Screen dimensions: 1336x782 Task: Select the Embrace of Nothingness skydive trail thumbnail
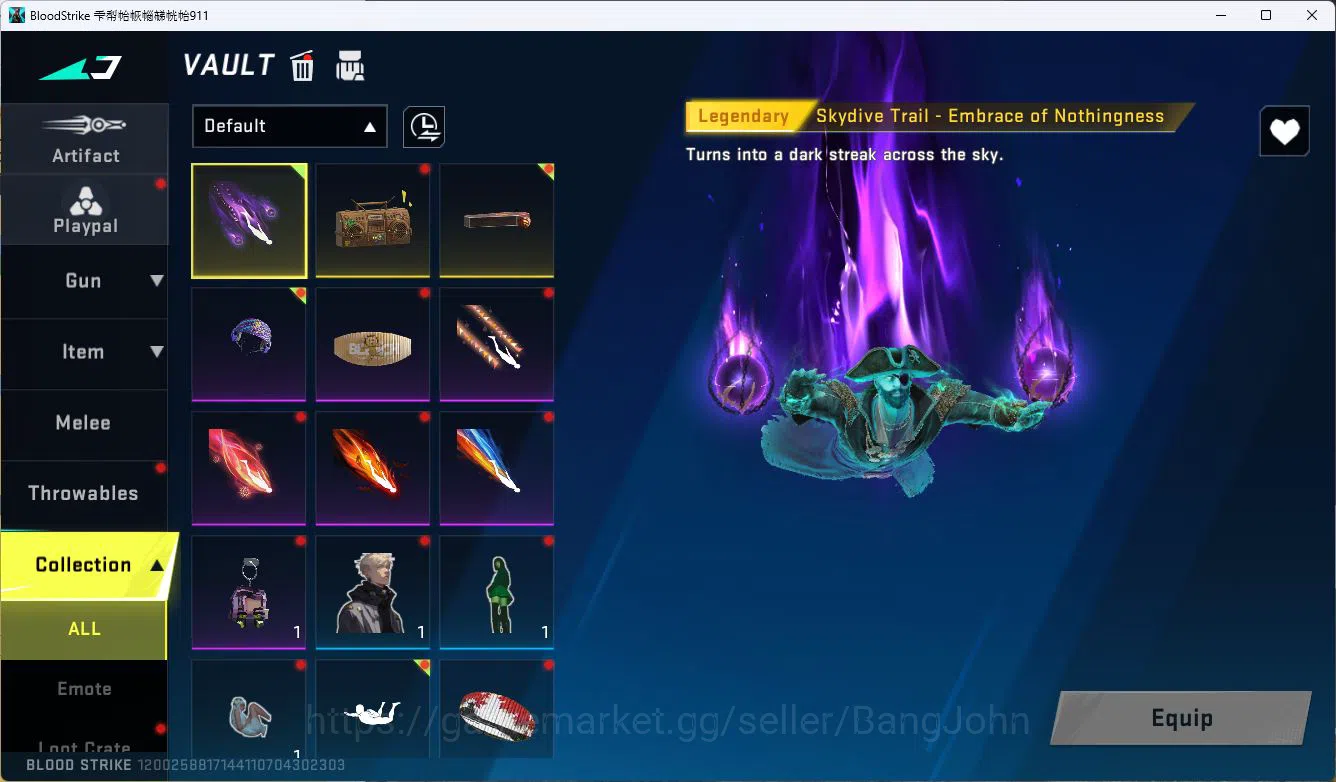[249, 220]
